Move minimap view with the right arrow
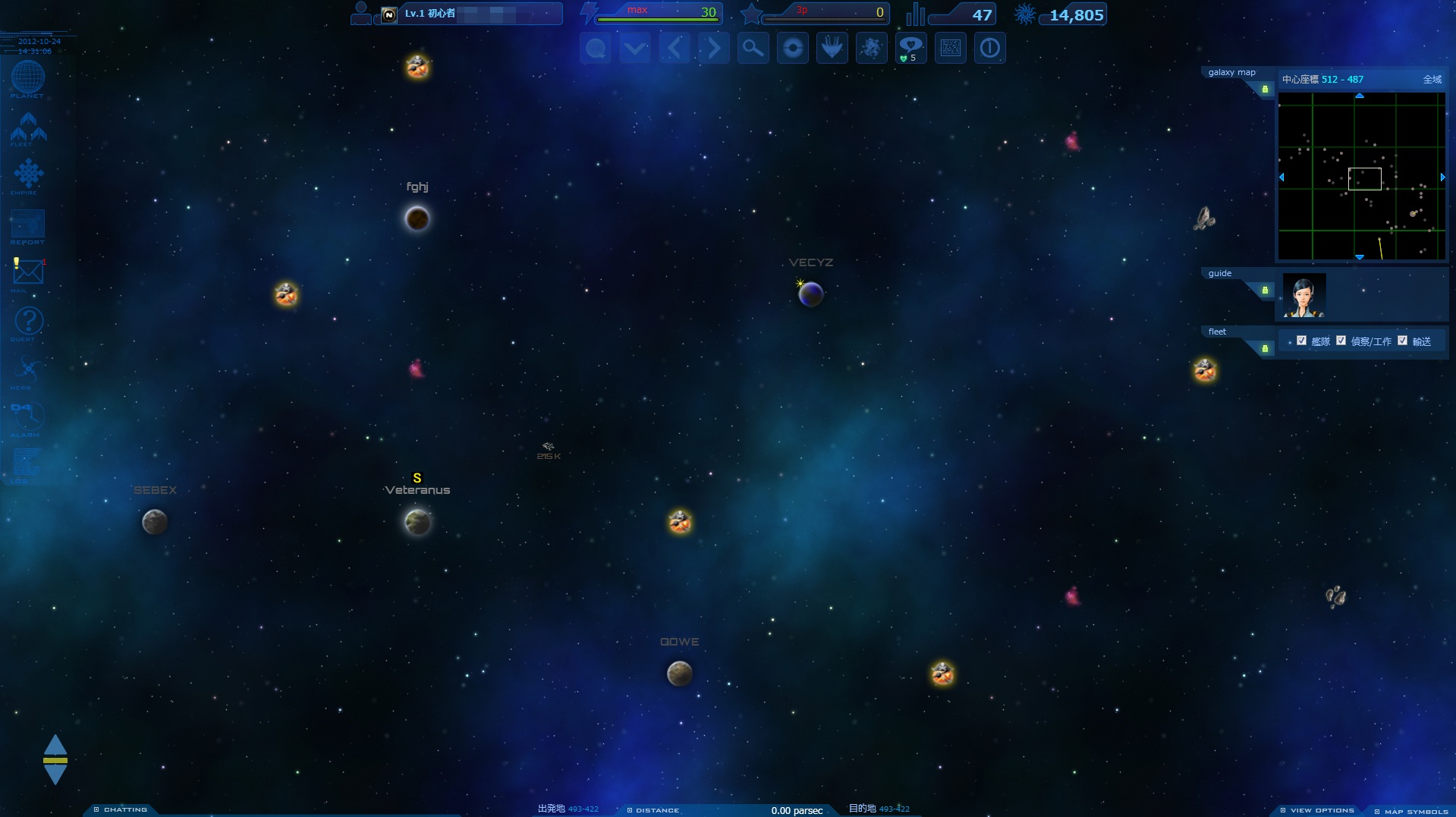The image size is (1456, 817). pyautogui.click(x=1442, y=177)
